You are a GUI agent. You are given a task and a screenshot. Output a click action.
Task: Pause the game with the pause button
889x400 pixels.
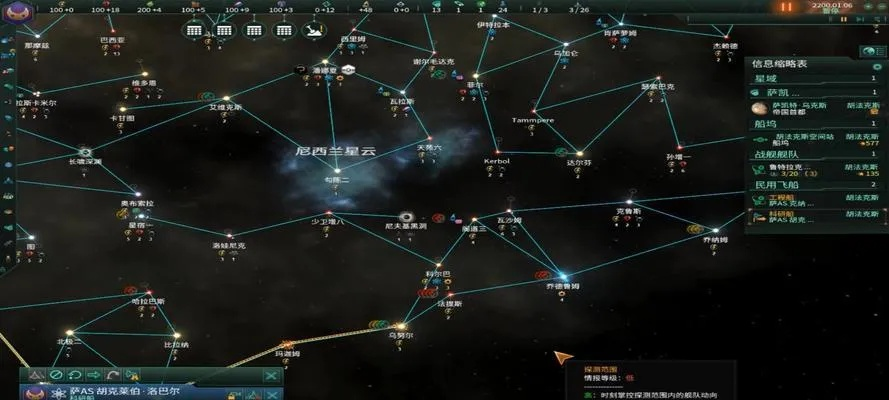(786, 7)
